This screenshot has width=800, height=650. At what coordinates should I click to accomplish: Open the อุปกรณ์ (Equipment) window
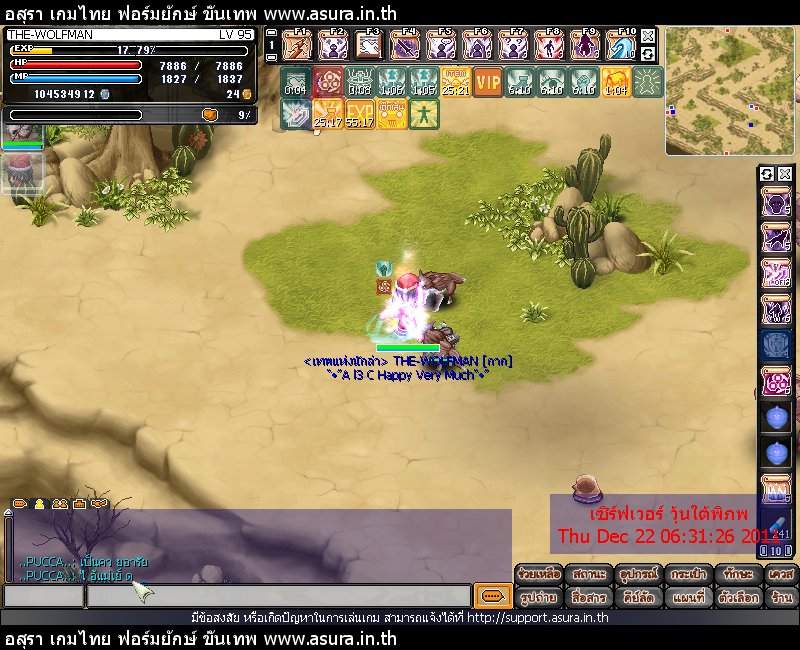point(640,575)
